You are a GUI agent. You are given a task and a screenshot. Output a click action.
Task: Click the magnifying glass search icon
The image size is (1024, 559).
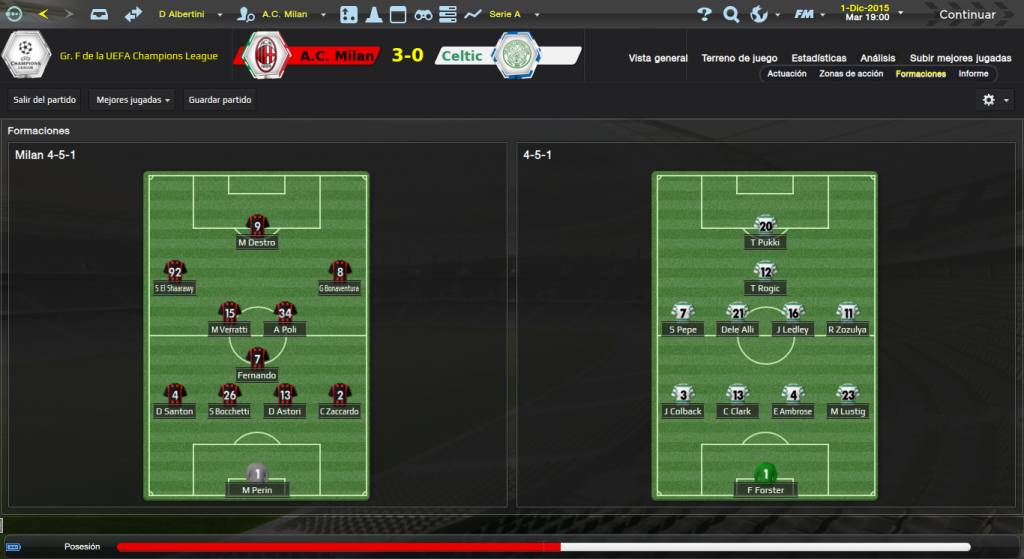[x=731, y=14]
